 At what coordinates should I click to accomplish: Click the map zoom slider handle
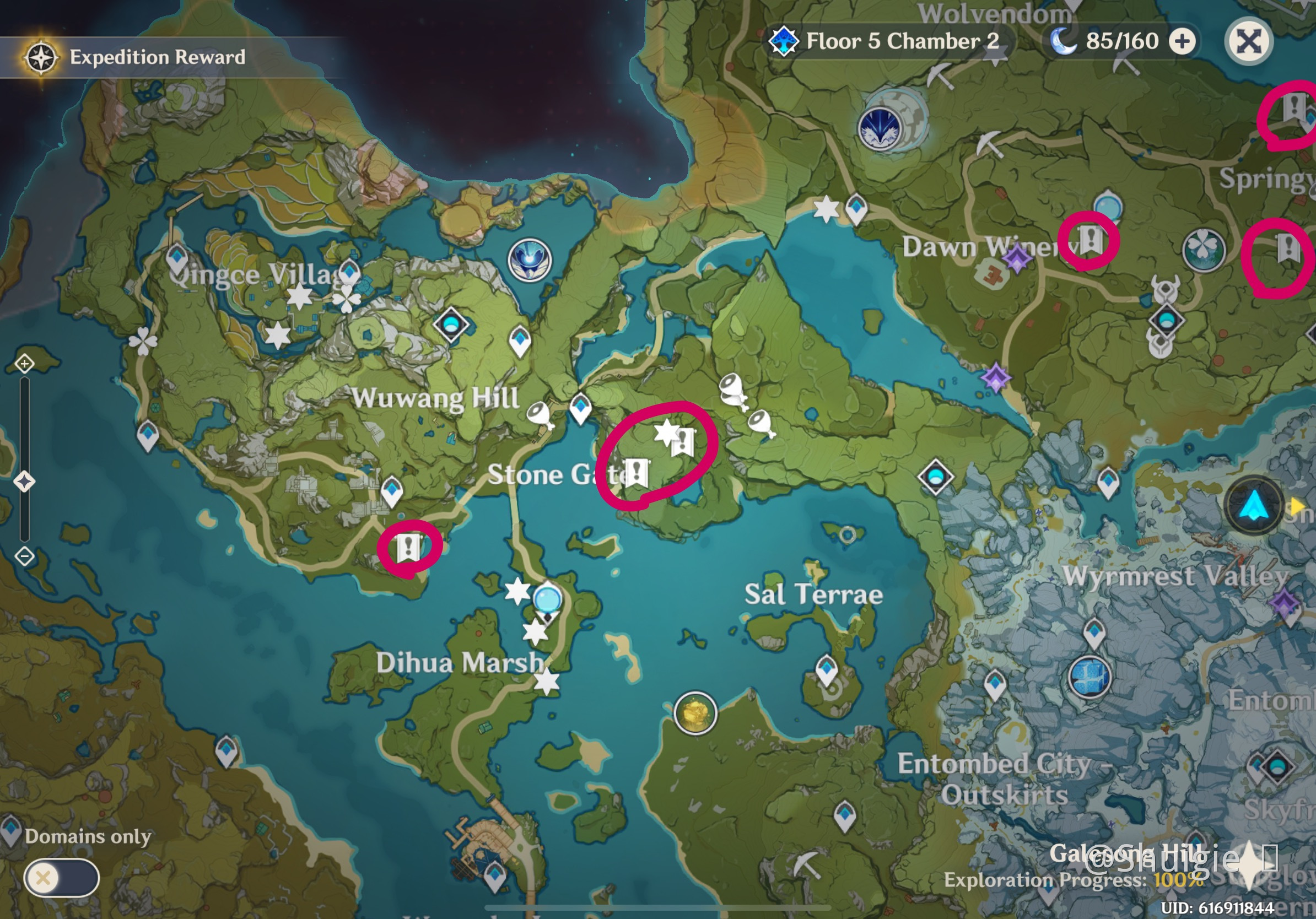point(24,482)
